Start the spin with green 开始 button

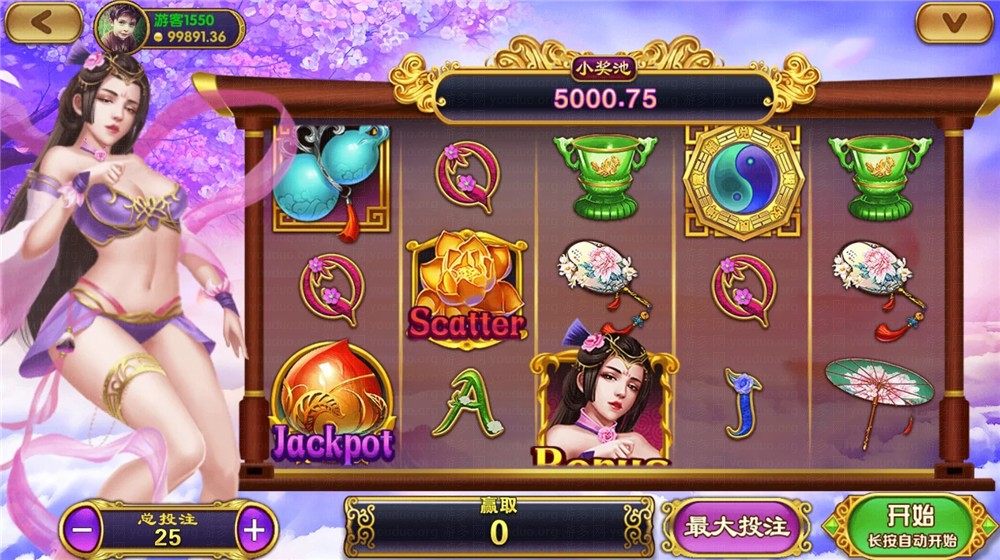coord(909,525)
